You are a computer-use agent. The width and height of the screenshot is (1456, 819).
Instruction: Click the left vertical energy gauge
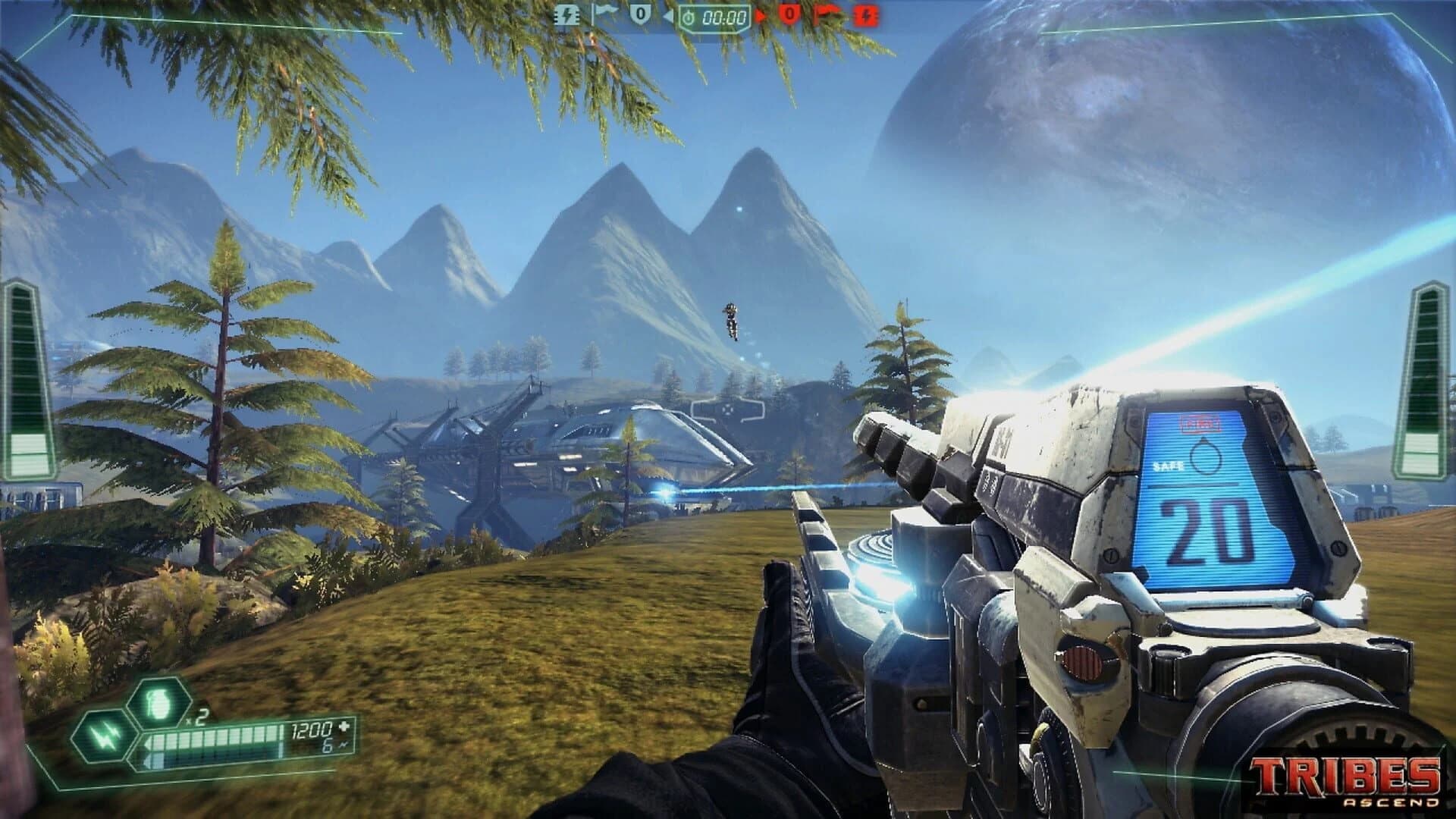19,379
